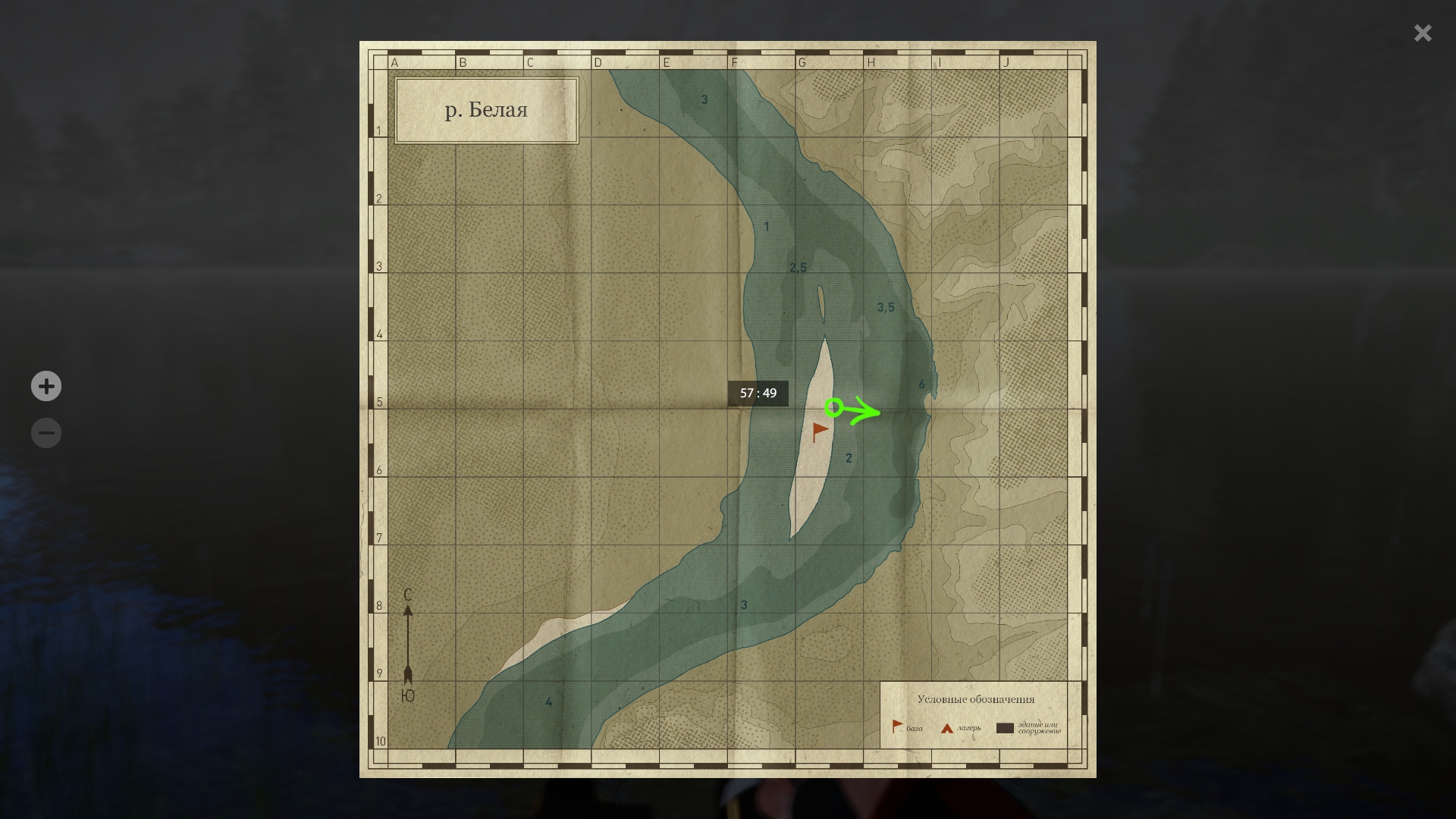Image resolution: width=1456 pixels, height=819 pixels.
Task: Close the map with the X button
Action: [1422, 33]
